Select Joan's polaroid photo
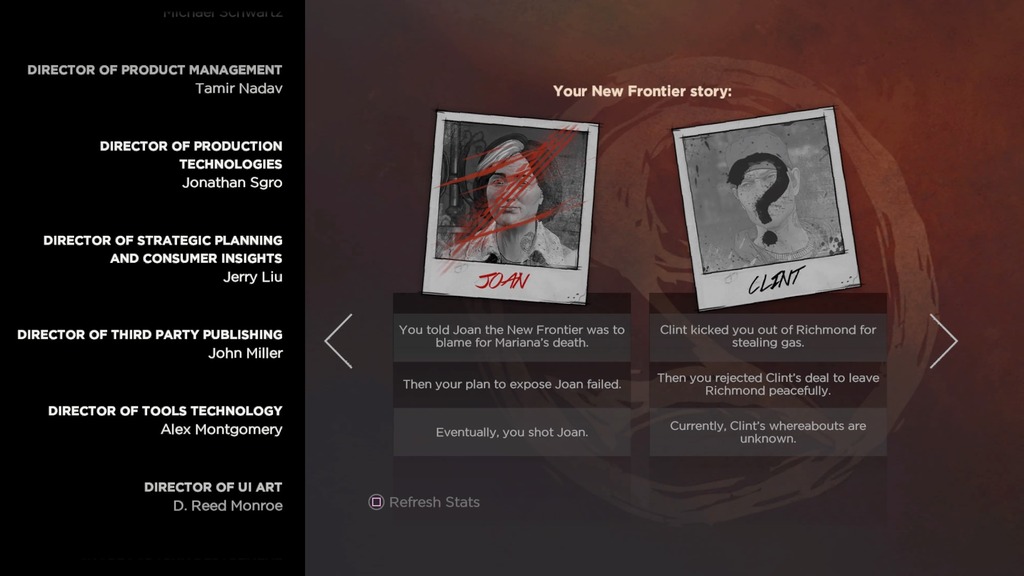 (511, 205)
